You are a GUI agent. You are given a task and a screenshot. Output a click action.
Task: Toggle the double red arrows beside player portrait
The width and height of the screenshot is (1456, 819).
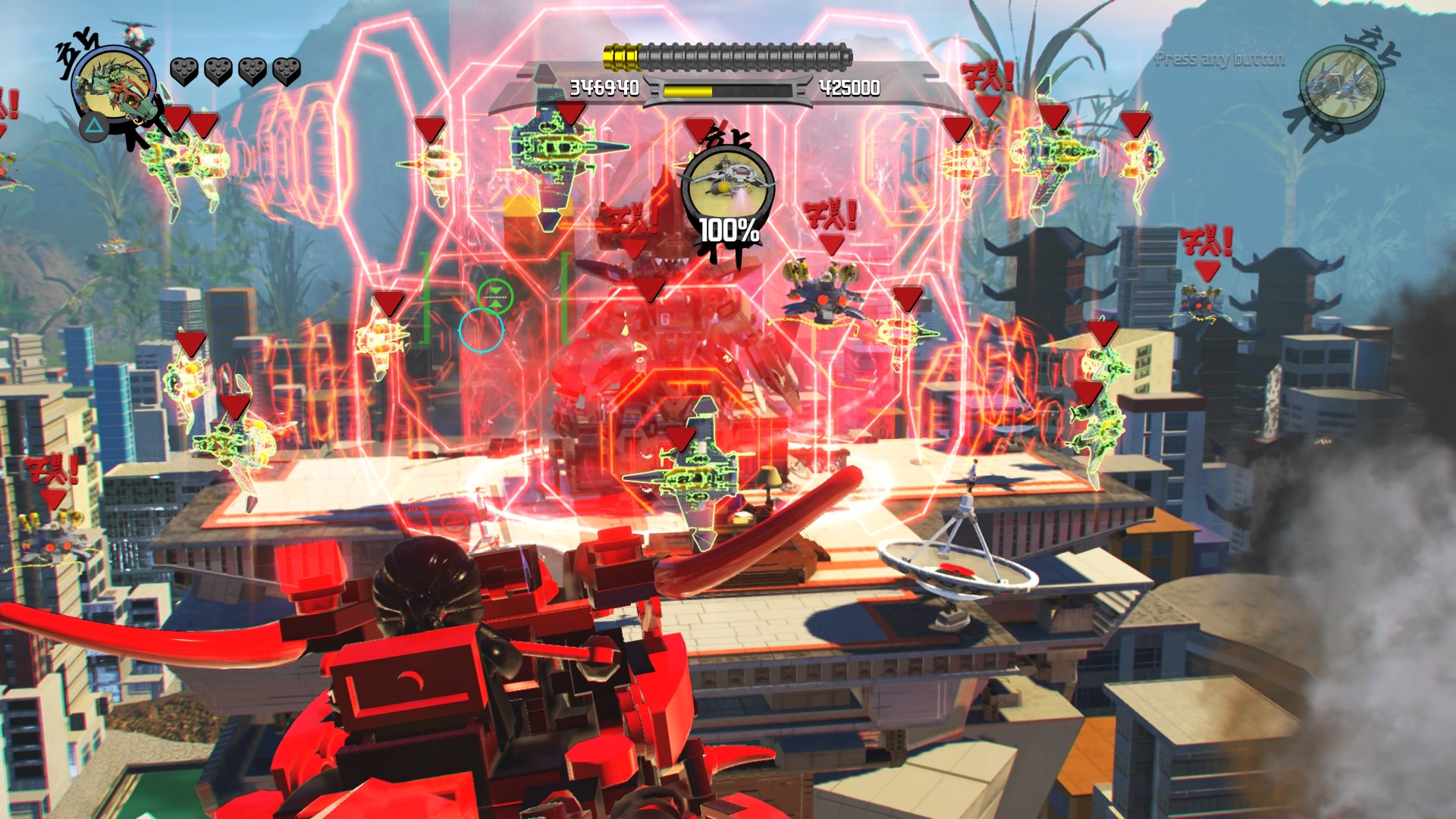pos(191,121)
